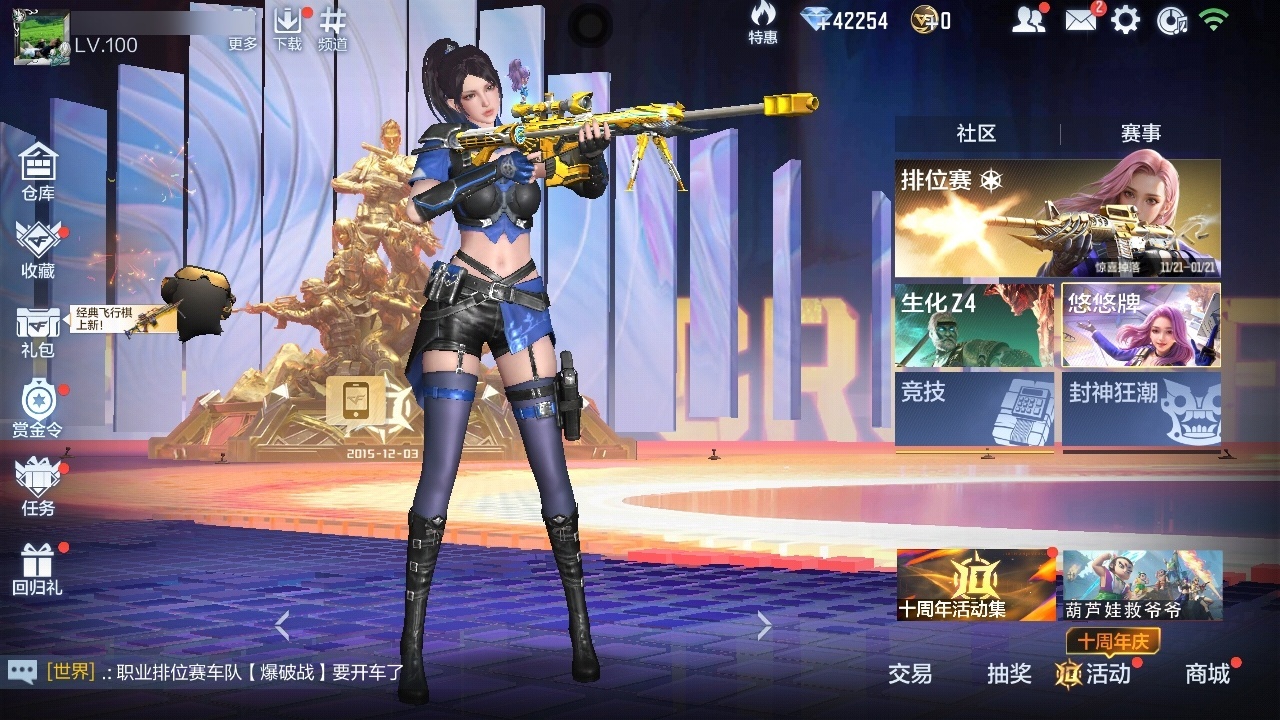Open the 礼包 gift pack menu
The width and height of the screenshot is (1280, 720).
pyautogui.click(x=38, y=330)
